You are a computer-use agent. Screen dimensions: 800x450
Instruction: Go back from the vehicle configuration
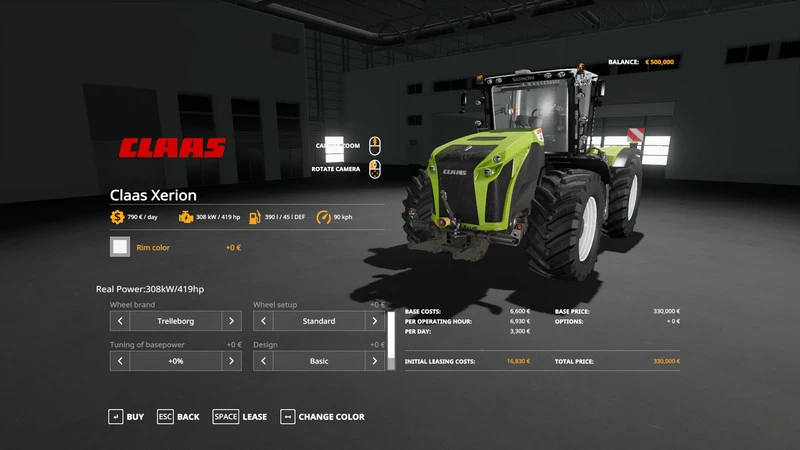pyautogui.click(x=178, y=416)
